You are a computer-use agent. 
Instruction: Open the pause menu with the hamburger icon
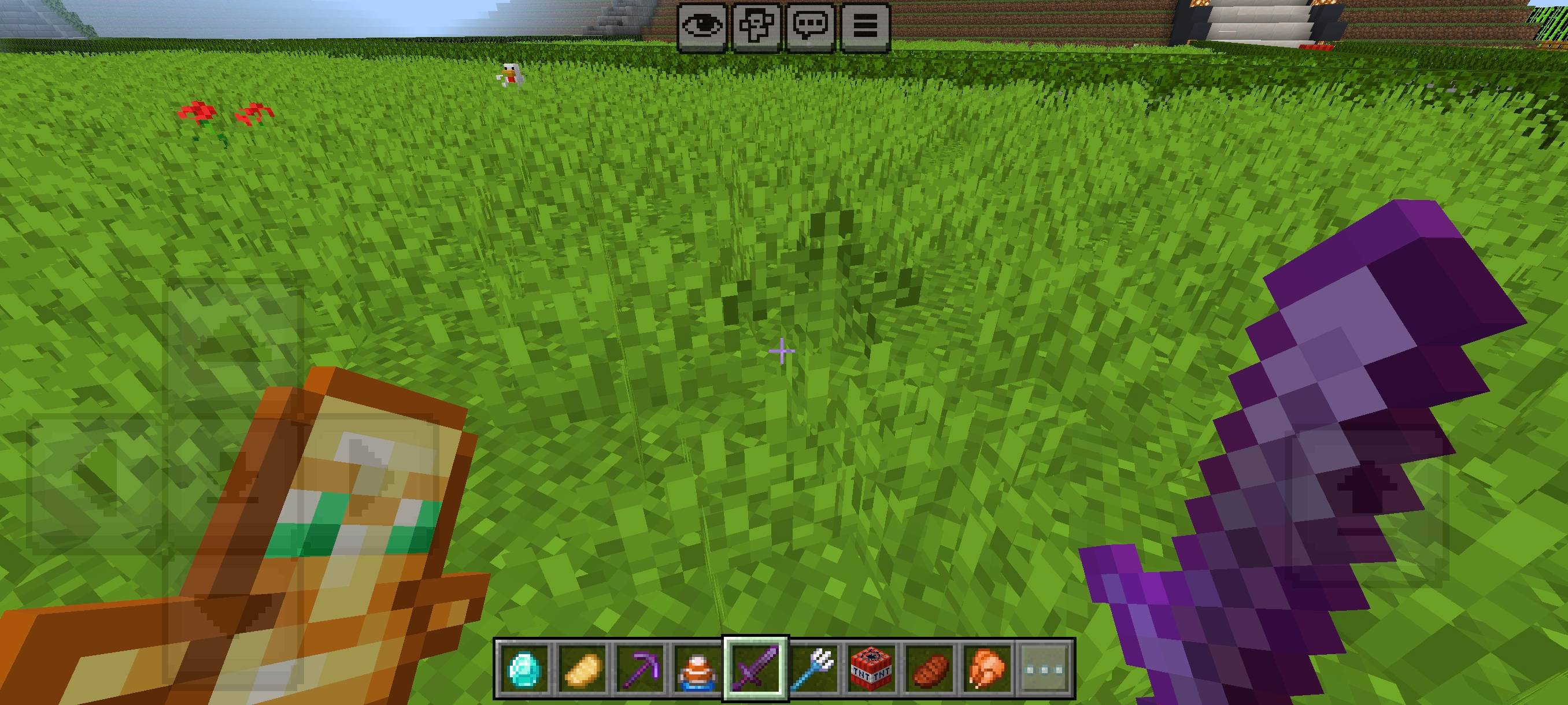tap(867, 25)
